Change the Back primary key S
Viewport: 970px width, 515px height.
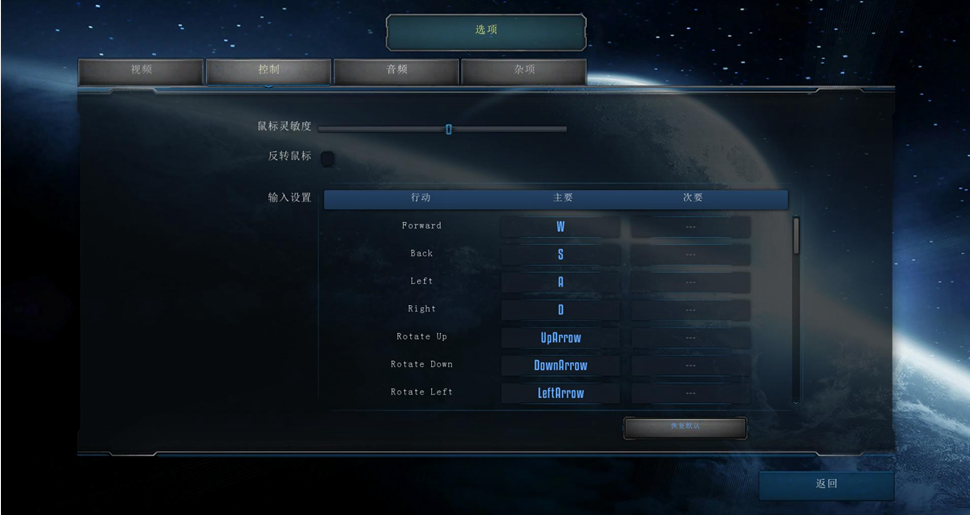point(560,255)
